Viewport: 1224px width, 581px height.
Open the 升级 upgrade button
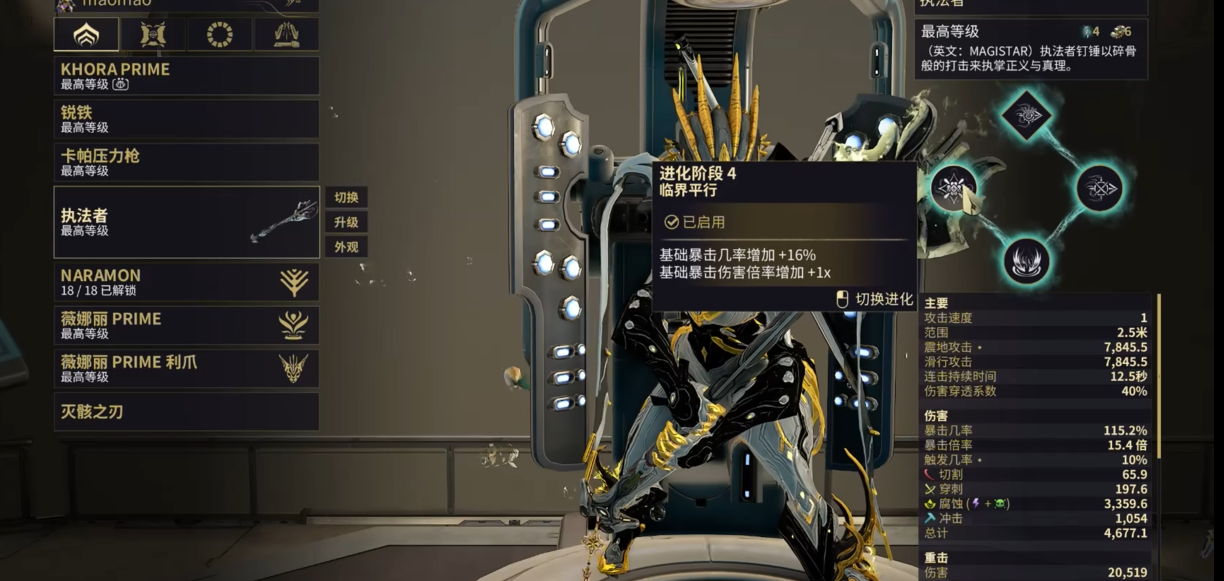coord(346,222)
